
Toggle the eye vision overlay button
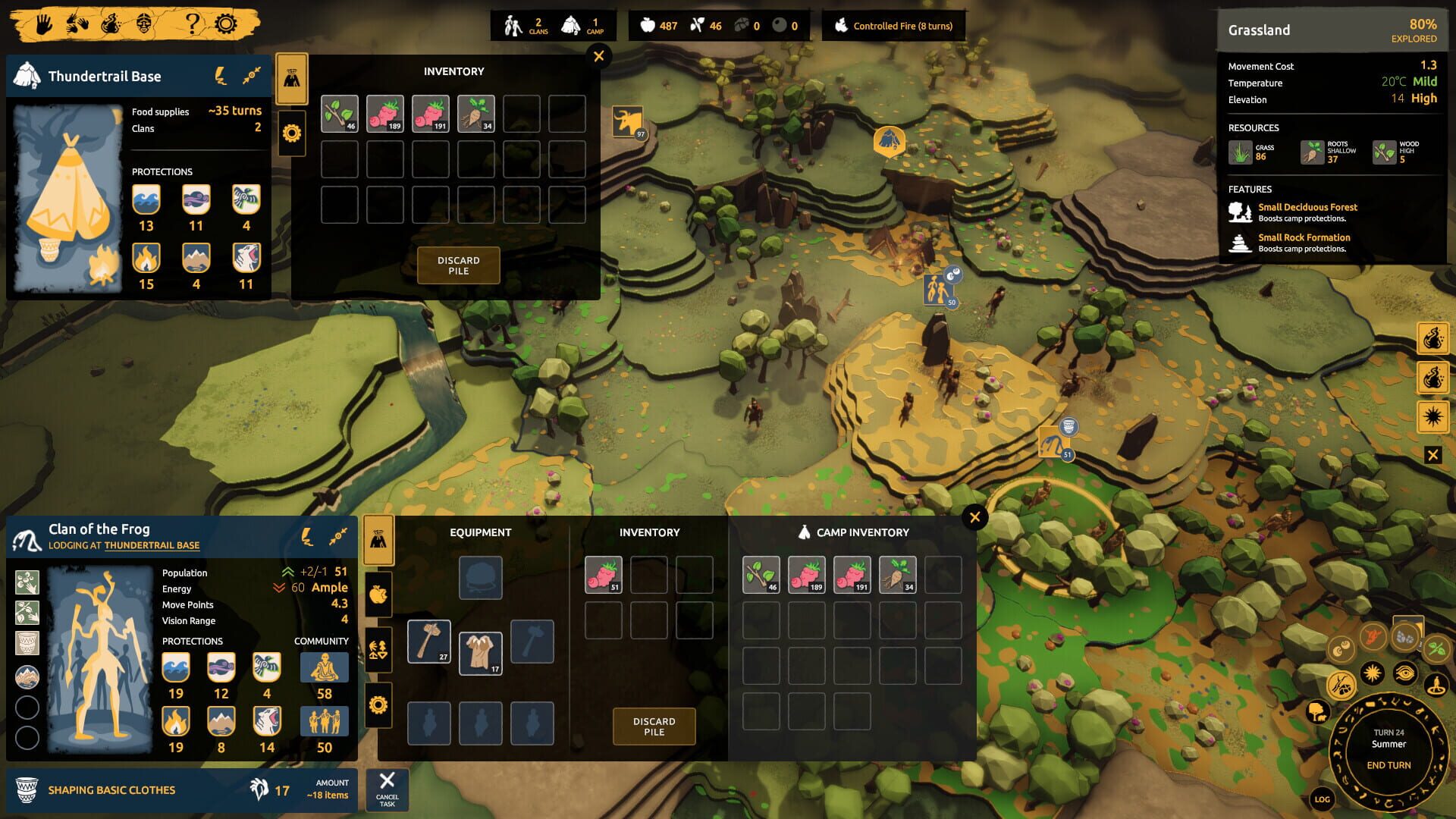point(1404,673)
